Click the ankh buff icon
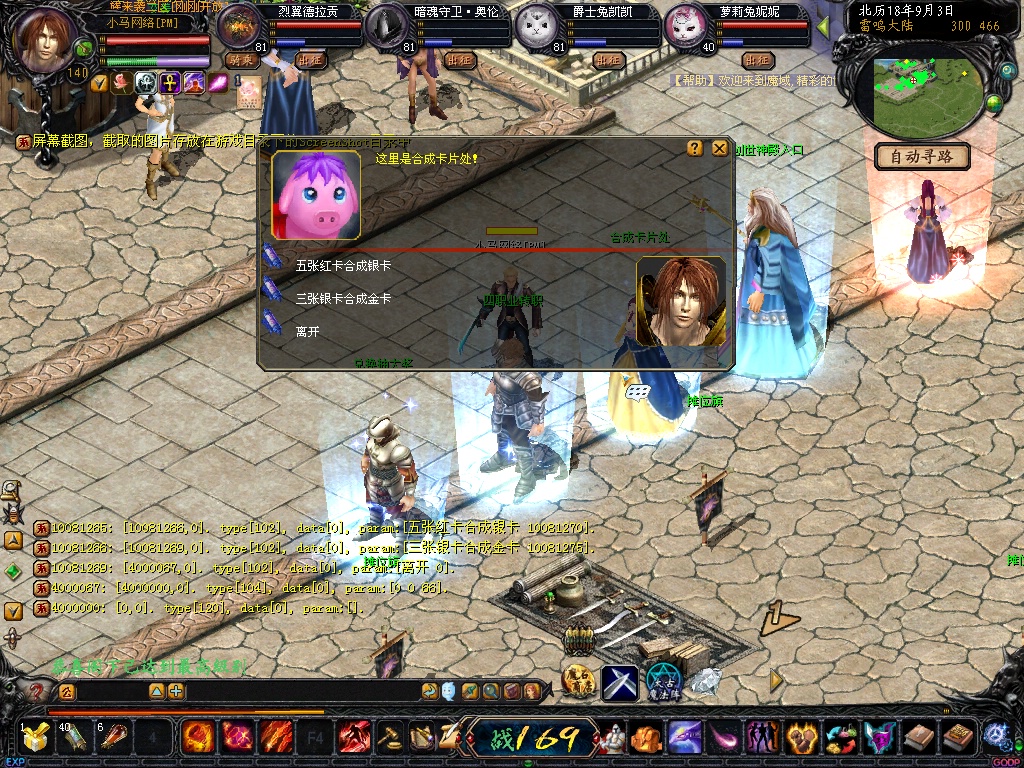Image resolution: width=1024 pixels, height=768 pixels. pos(170,83)
